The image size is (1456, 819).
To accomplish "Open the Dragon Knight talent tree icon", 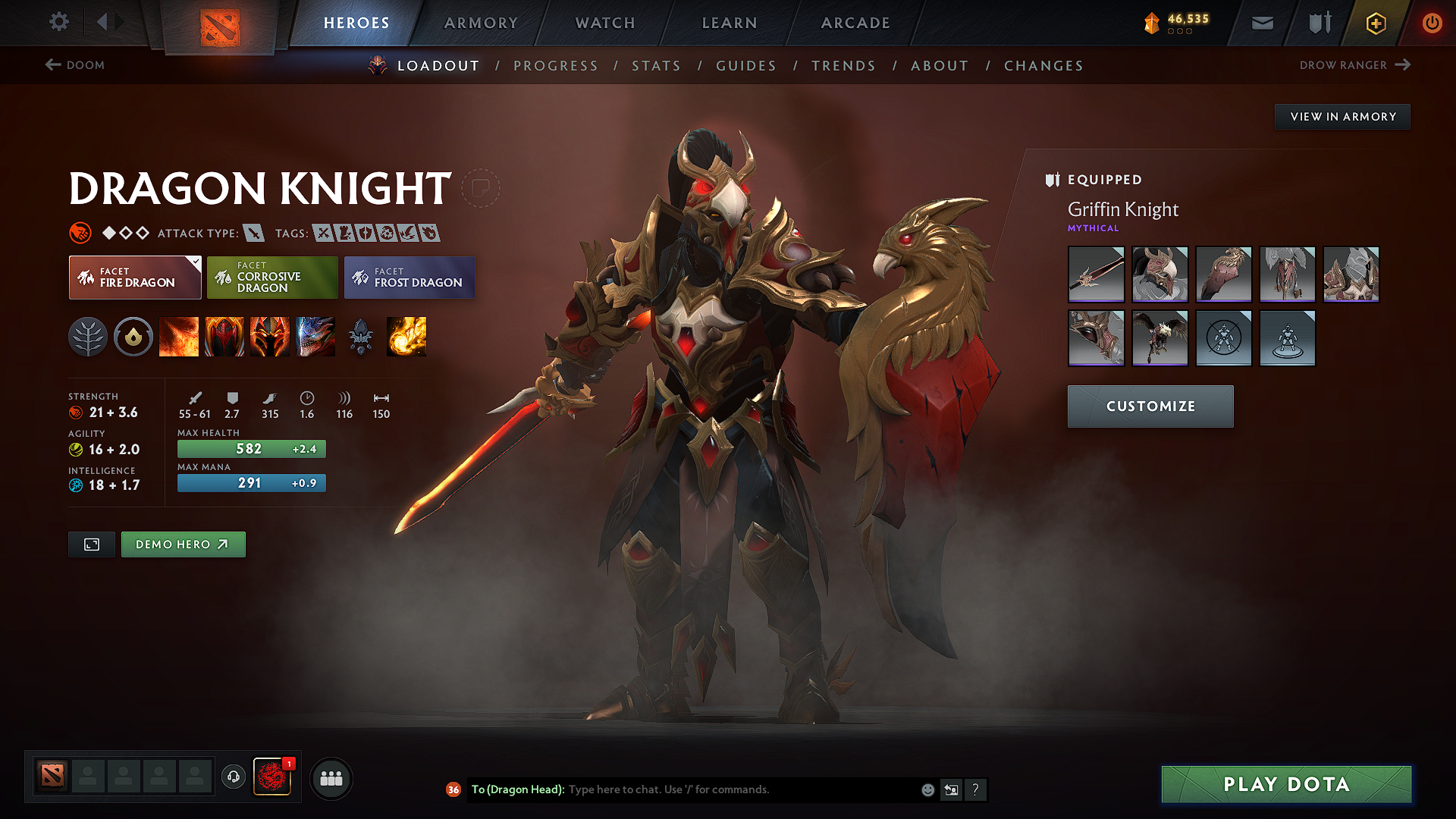I will (x=89, y=337).
